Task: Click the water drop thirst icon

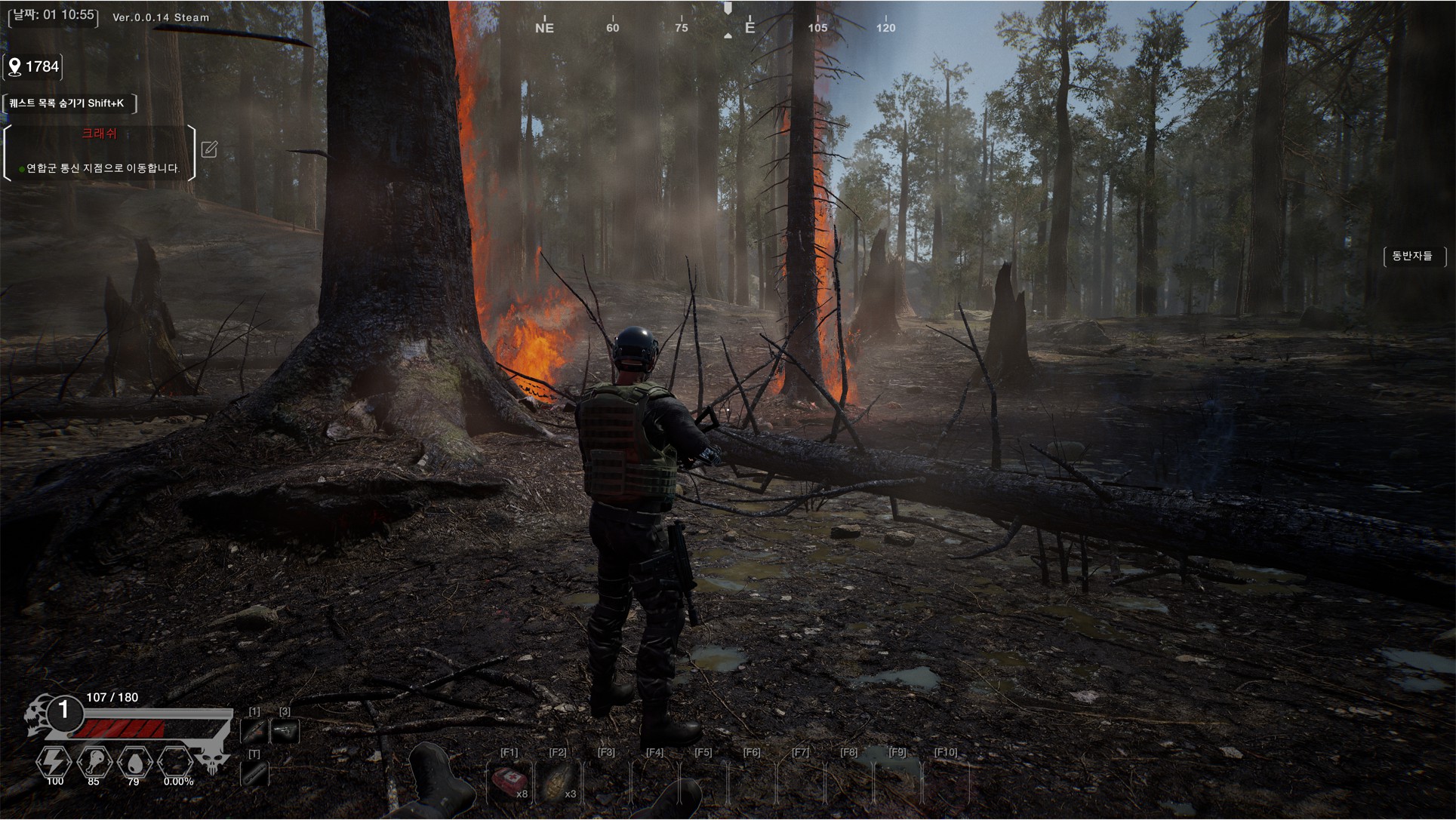Action: coord(134,763)
